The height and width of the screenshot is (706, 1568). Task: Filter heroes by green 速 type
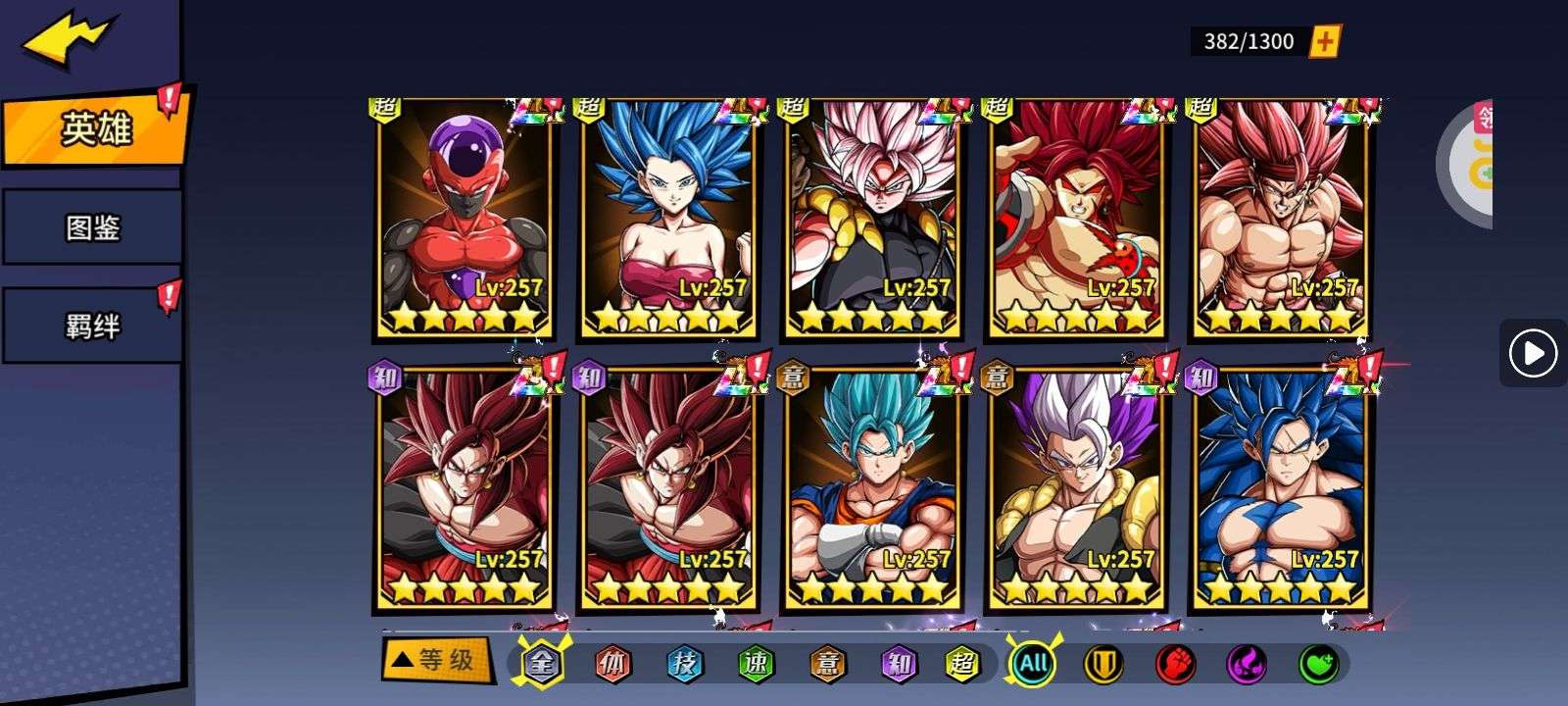point(756,664)
